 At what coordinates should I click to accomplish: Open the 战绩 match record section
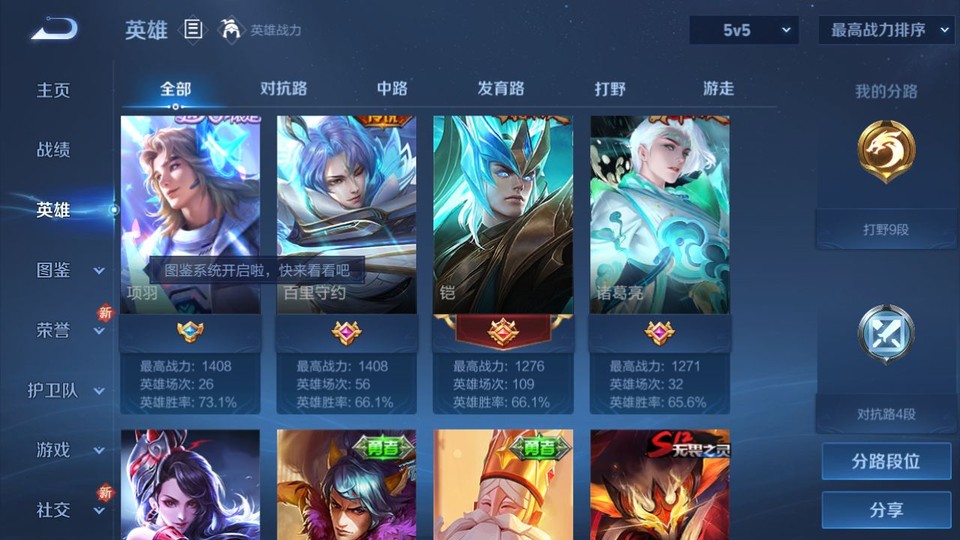tap(54, 150)
